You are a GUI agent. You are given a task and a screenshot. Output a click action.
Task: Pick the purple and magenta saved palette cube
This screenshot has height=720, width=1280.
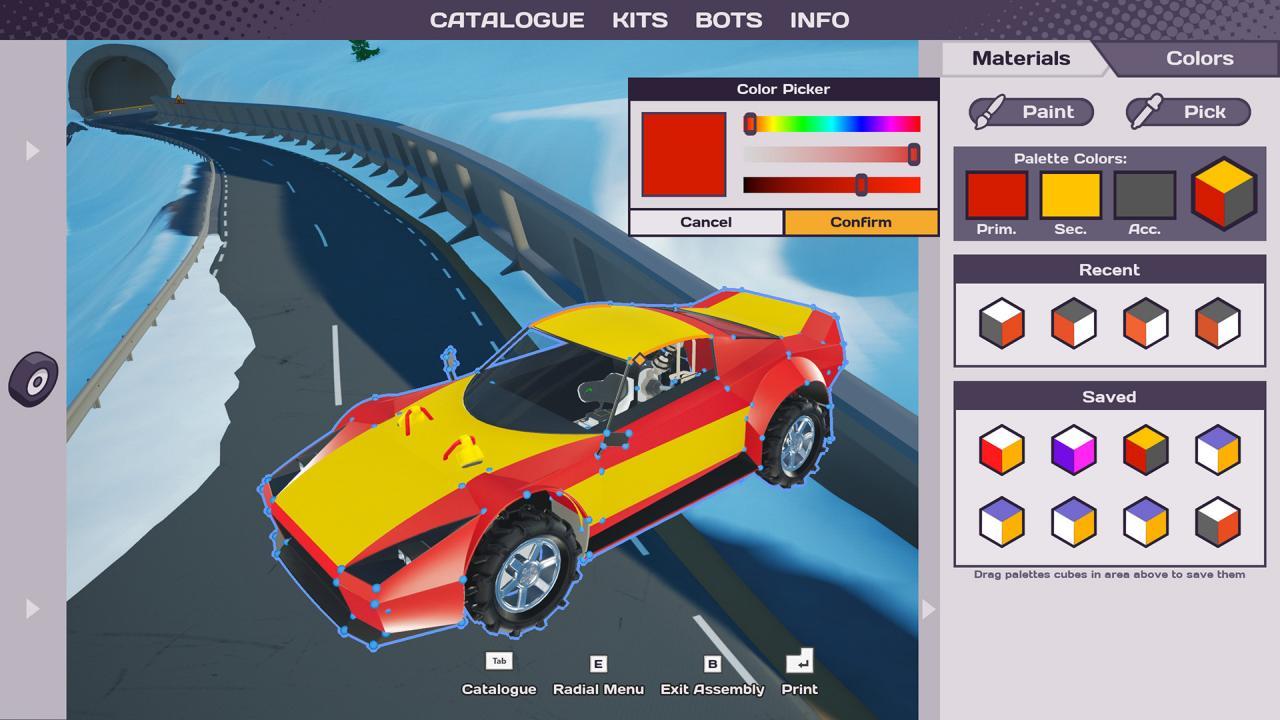point(1073,450)
